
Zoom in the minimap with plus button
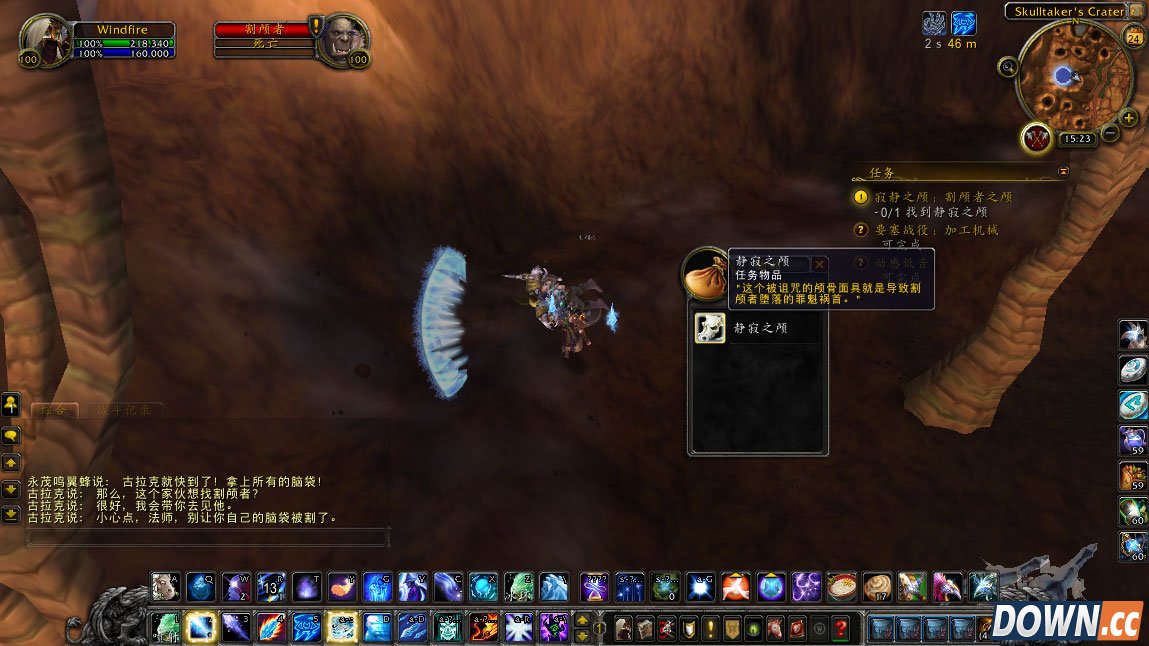pos(1129,117)
